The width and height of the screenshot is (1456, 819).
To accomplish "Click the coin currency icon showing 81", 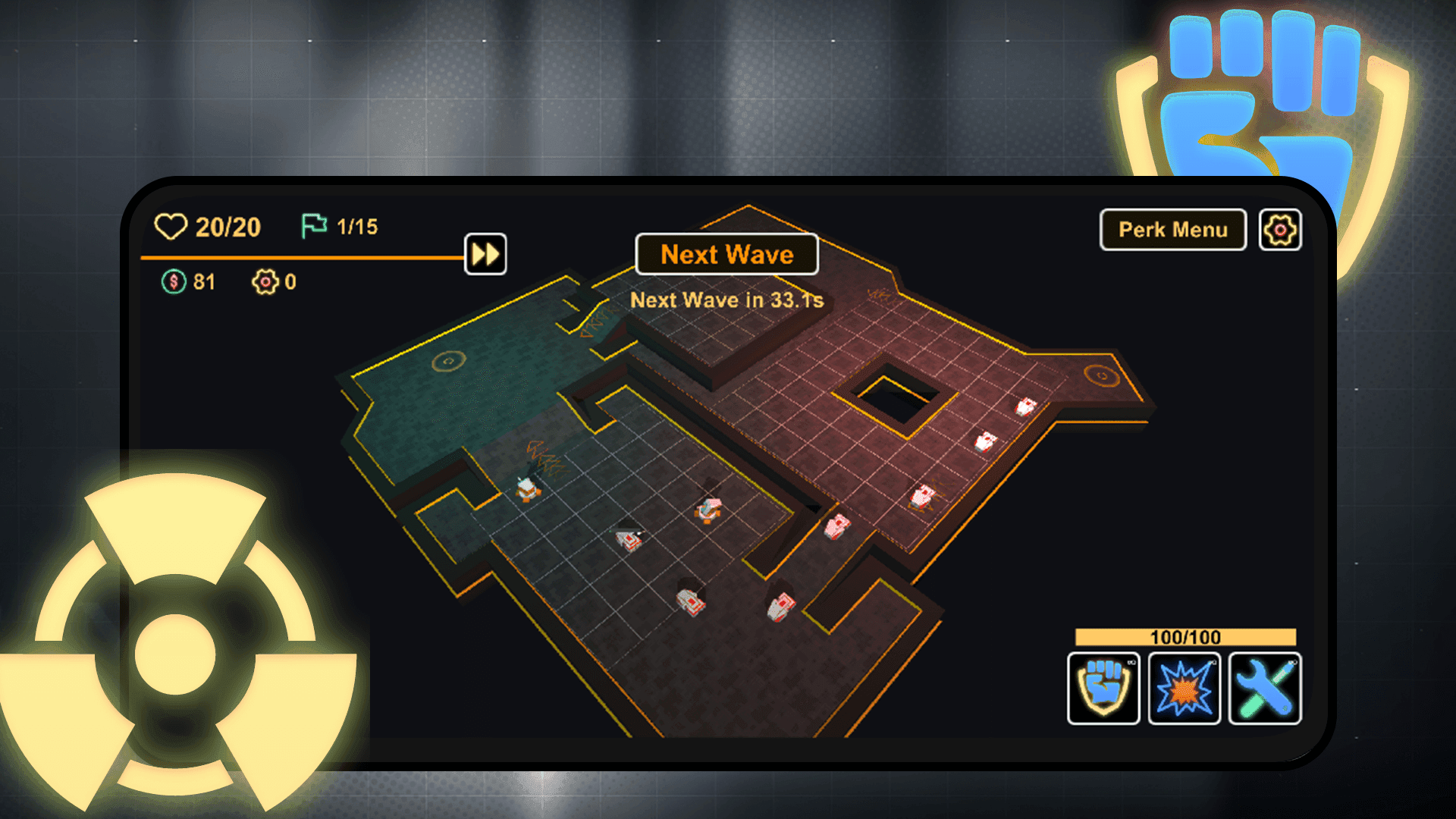I will (175, 282).
